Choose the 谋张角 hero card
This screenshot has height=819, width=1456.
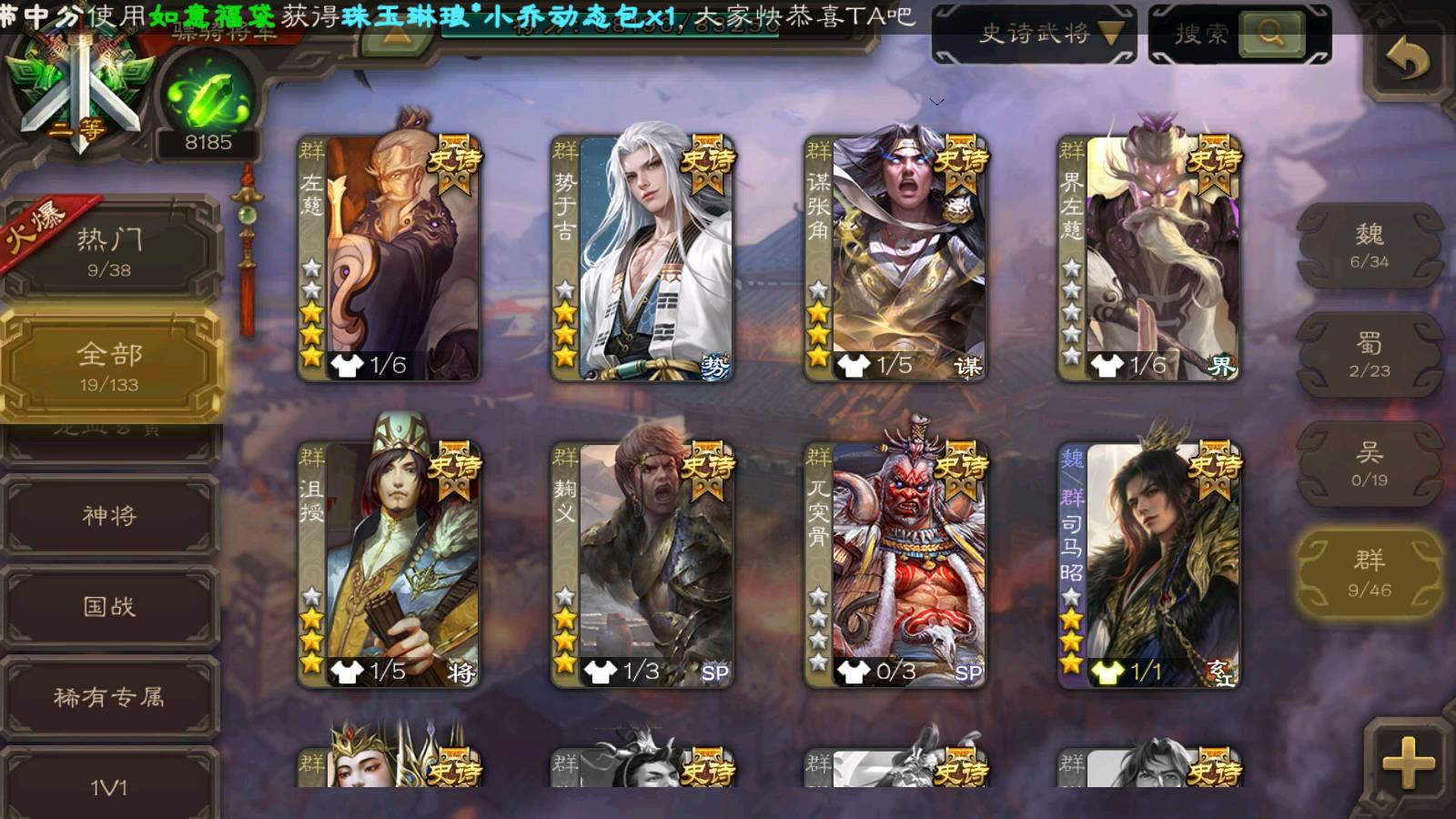pos(896,258)
